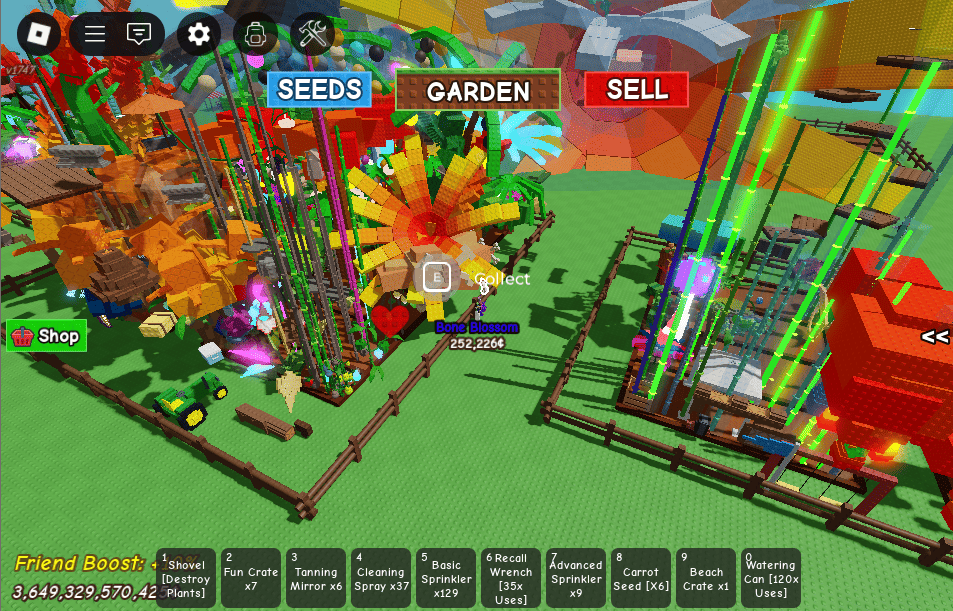This screenshot has height=611, width=953.
Task: Equip the Advanced Sprinkler slot
Action: click(x=576, y=578)
